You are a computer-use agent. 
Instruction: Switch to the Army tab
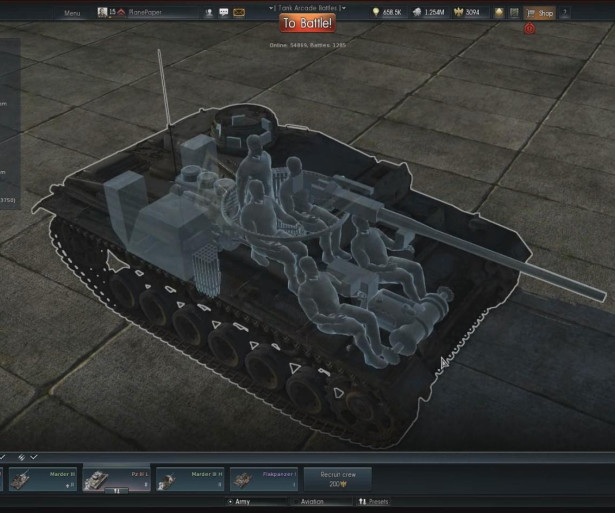click(x=239, y=501)
